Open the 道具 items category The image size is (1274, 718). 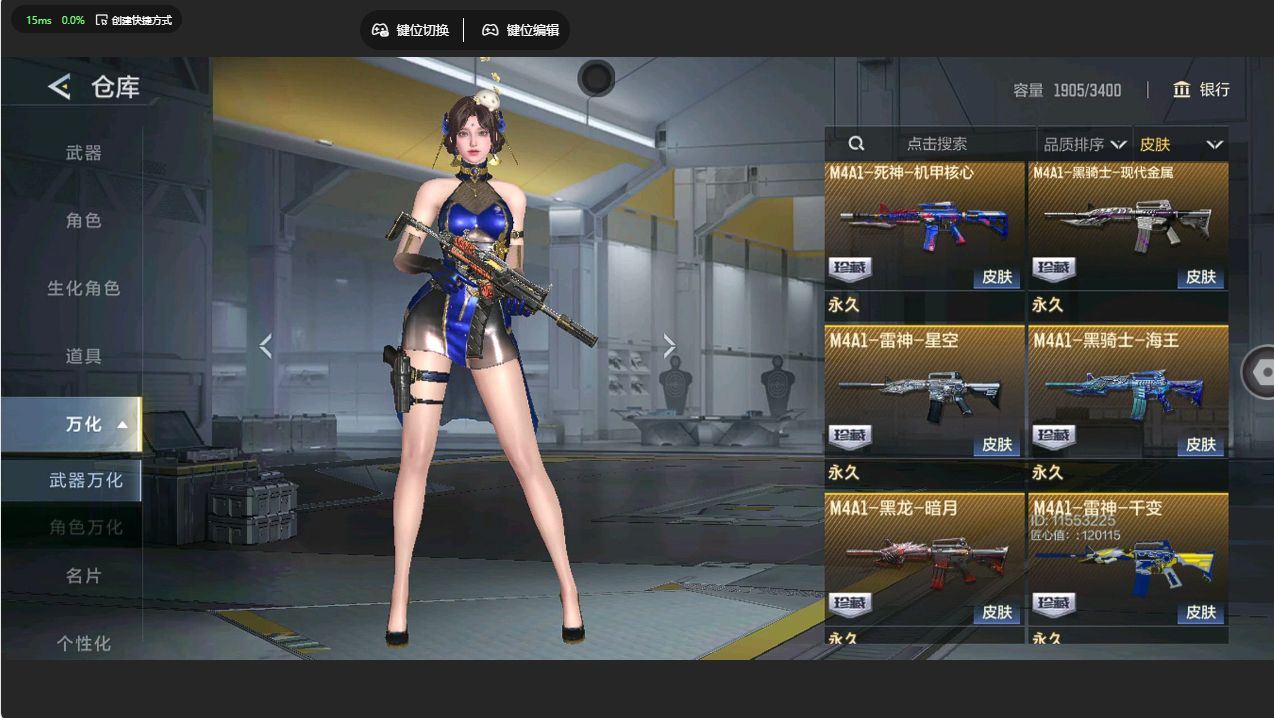(x=84, y=356)
